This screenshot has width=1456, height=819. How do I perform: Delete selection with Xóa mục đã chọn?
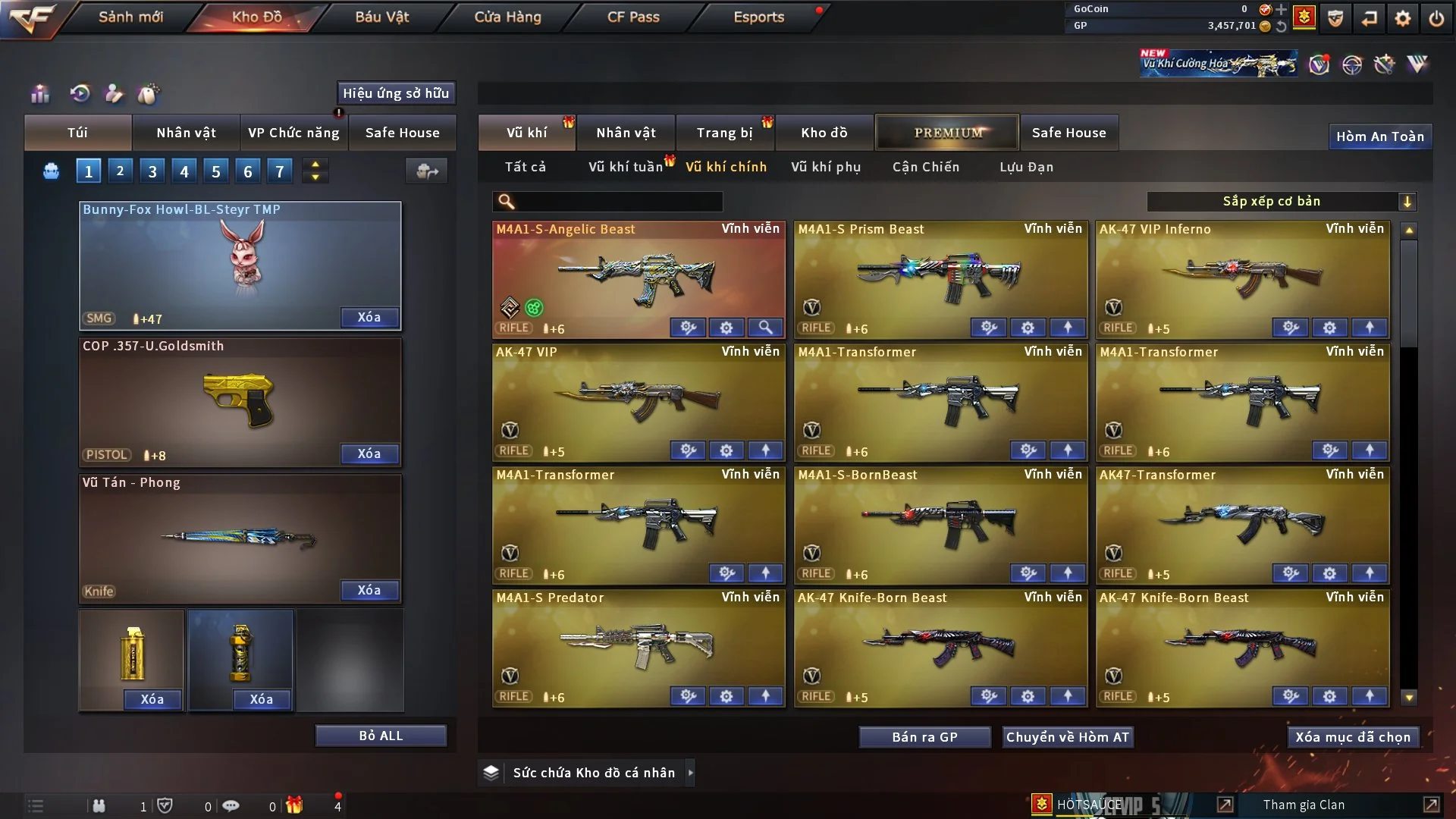[x=1353, y=737]
